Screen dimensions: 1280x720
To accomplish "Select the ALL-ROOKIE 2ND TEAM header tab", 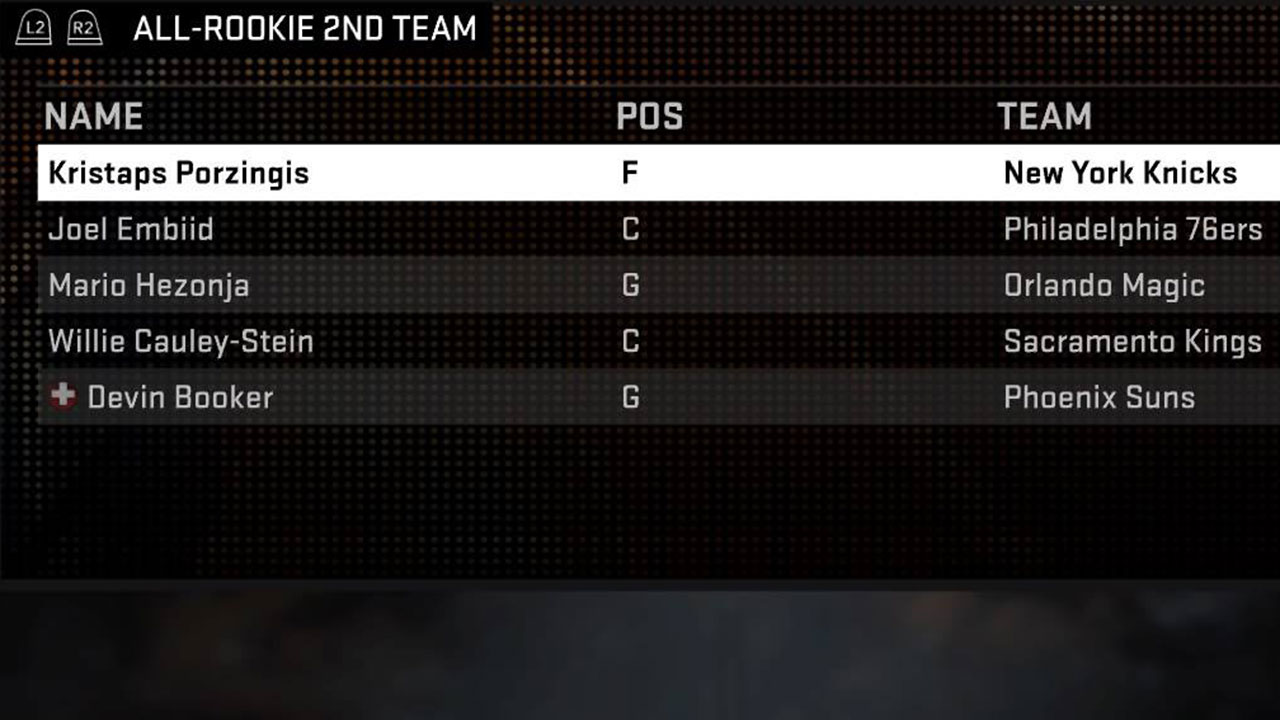I will [305, 28].
